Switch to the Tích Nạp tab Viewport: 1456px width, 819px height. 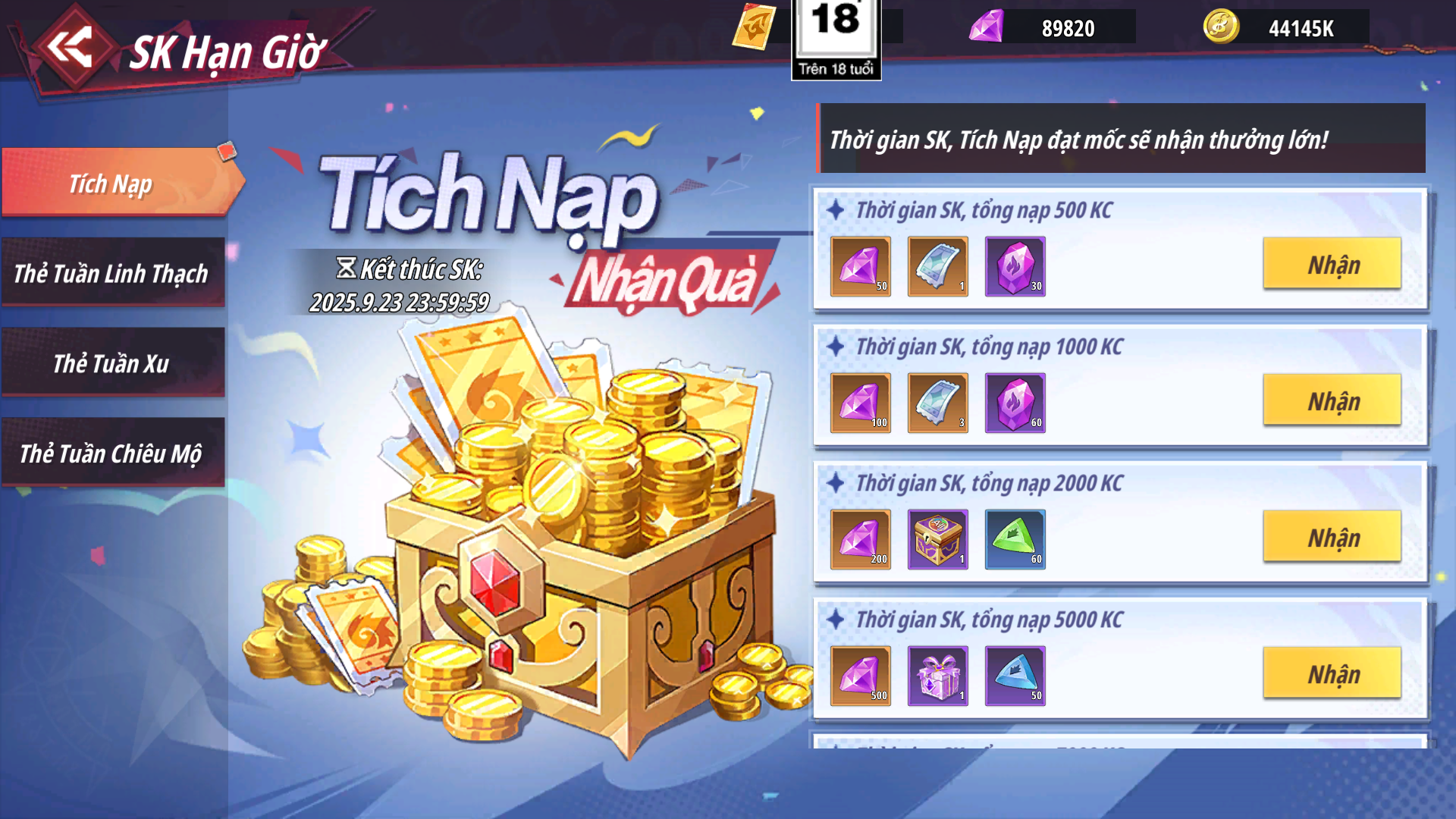(x=114, y=183)
